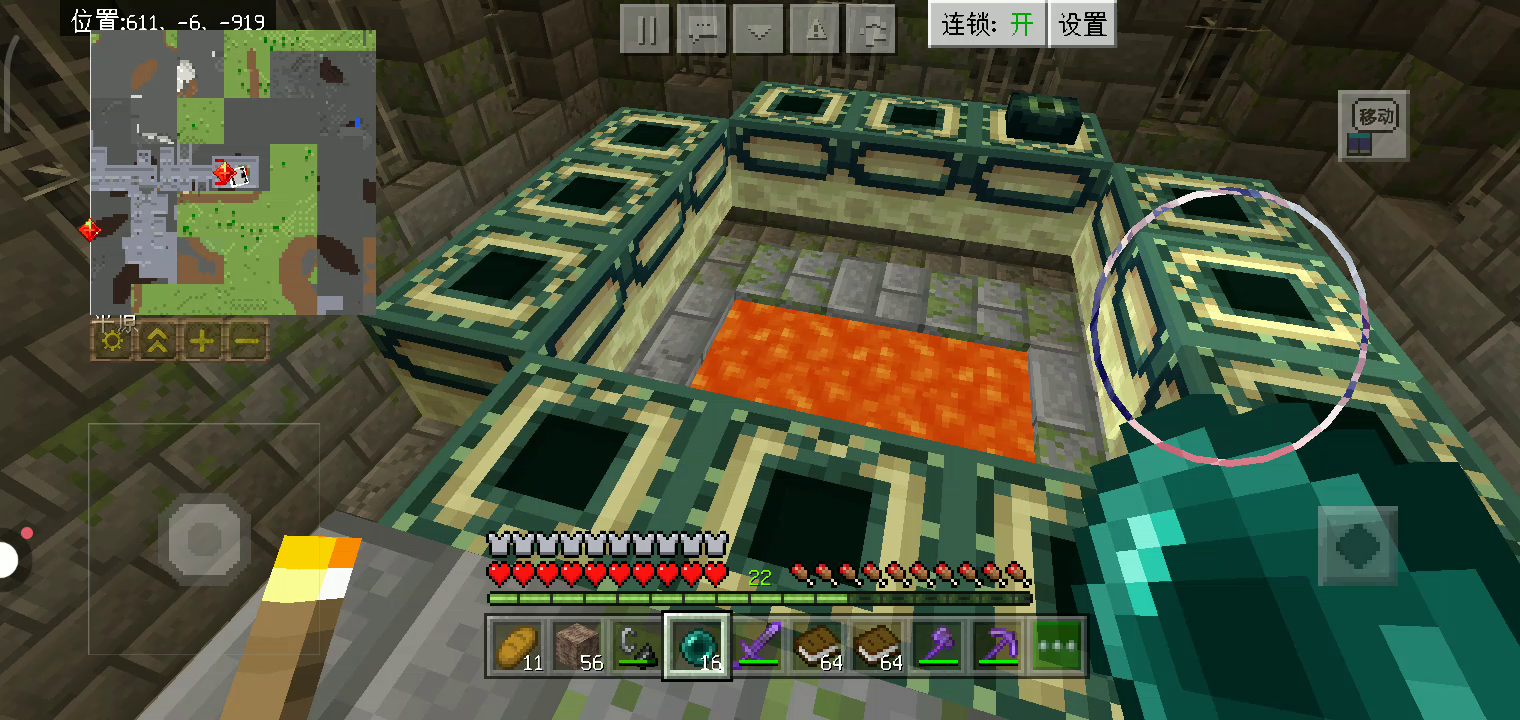This screenshot has height=720, width=1520.
Task: Click the downward arrow button at top
Action: point(758,29)
